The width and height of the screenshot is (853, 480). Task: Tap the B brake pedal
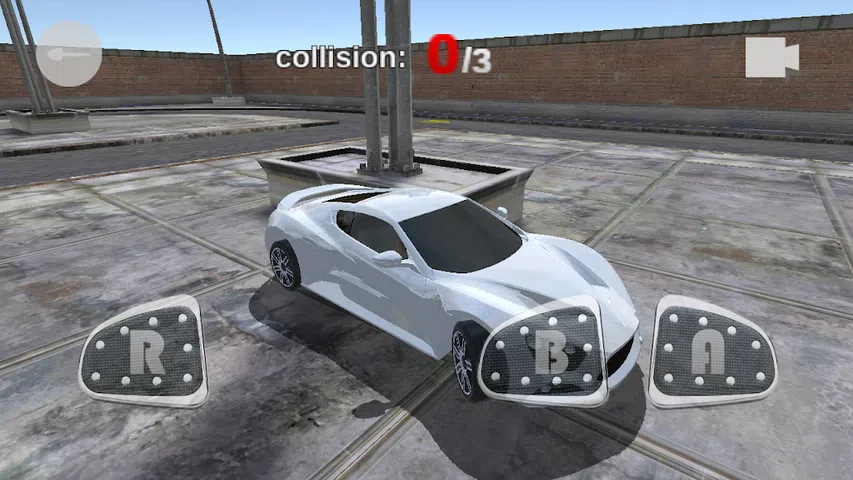coord(546,354)
